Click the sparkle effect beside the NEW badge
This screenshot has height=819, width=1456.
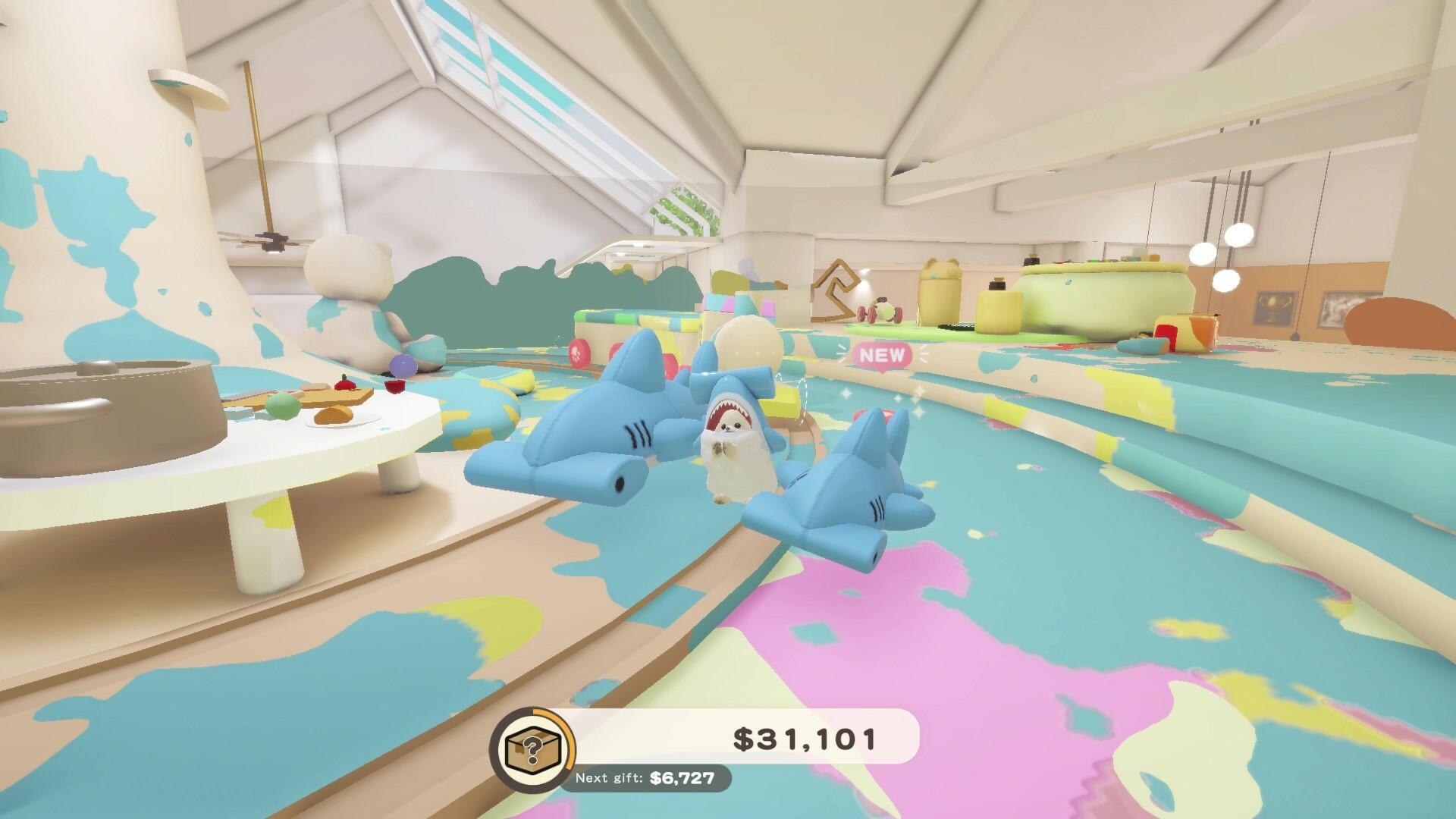pos(923,353)
